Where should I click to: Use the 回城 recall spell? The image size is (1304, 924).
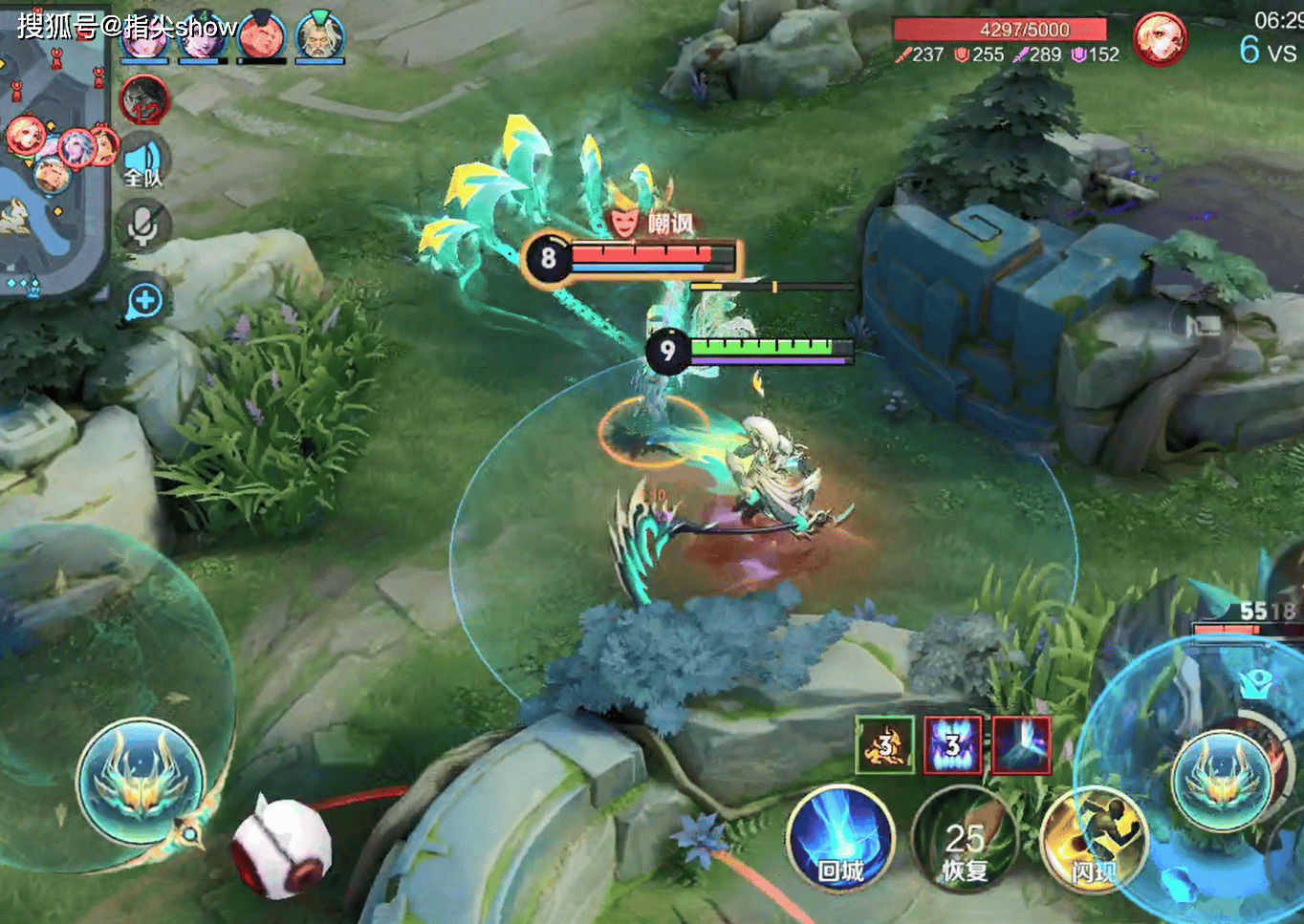(x=840, y=838)
